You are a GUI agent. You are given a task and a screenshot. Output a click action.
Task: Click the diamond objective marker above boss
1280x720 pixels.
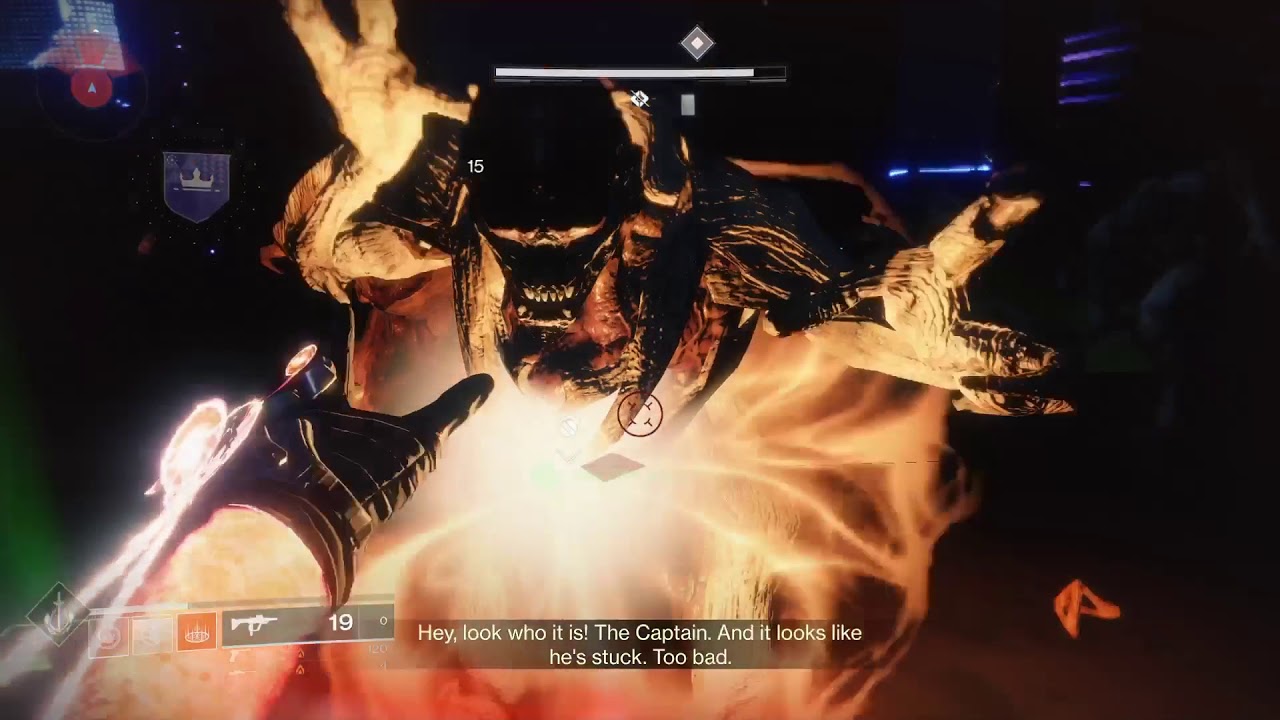697,43
